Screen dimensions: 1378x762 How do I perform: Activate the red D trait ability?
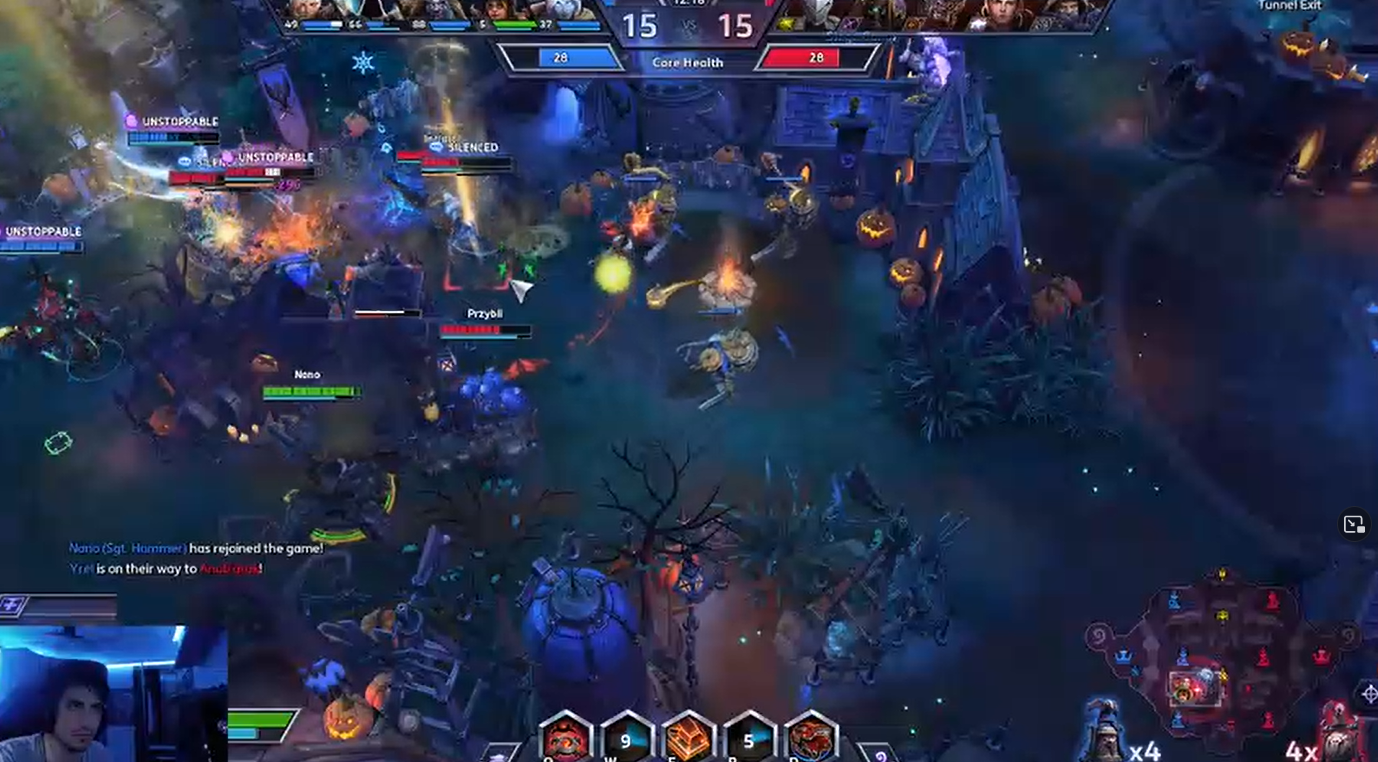(811, 740)
